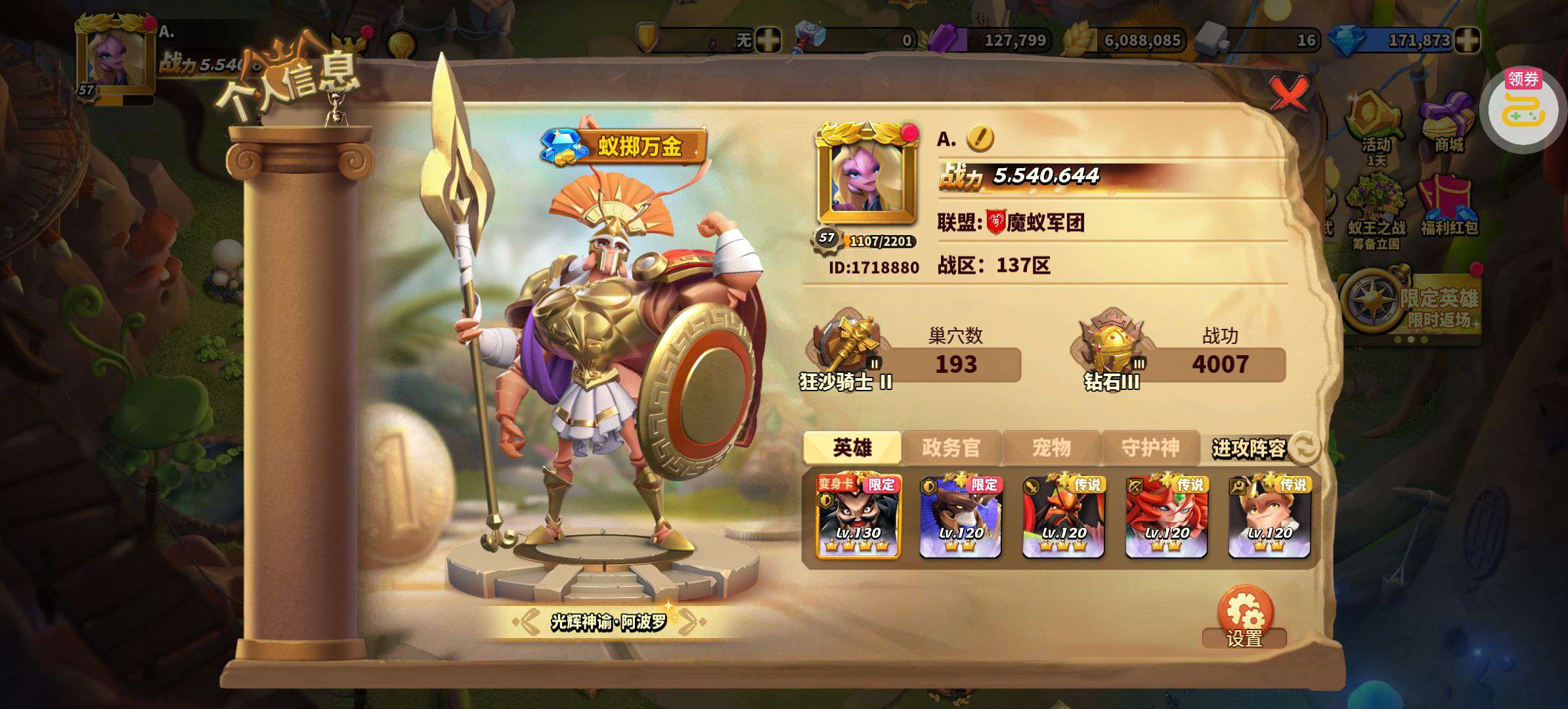The width and height of the screenshot is (1568, 709).
Task: Open the 领券 coupon floating bubble
Action: (1522, 110)
